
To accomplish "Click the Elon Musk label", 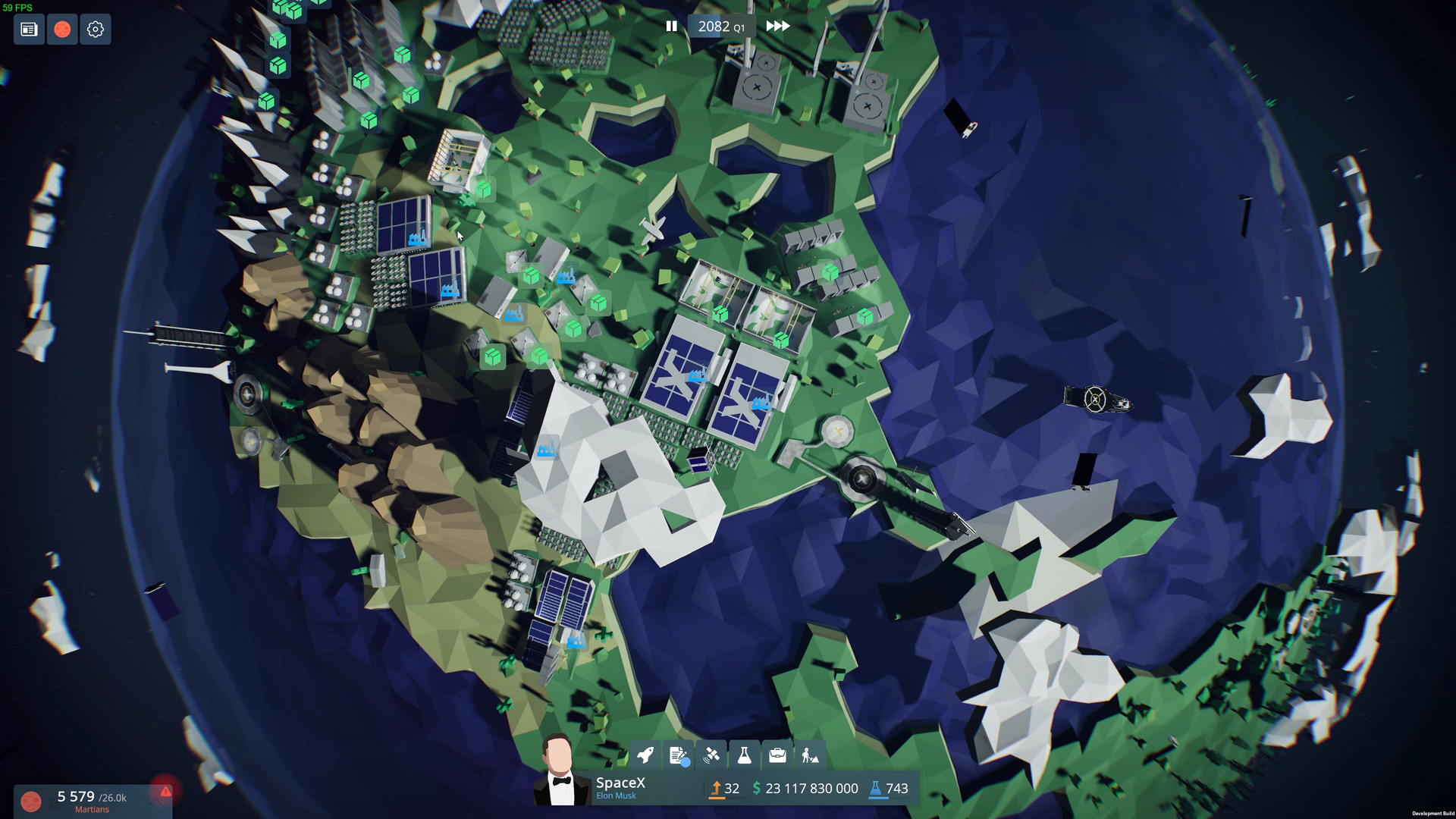I will pos(615,795).
